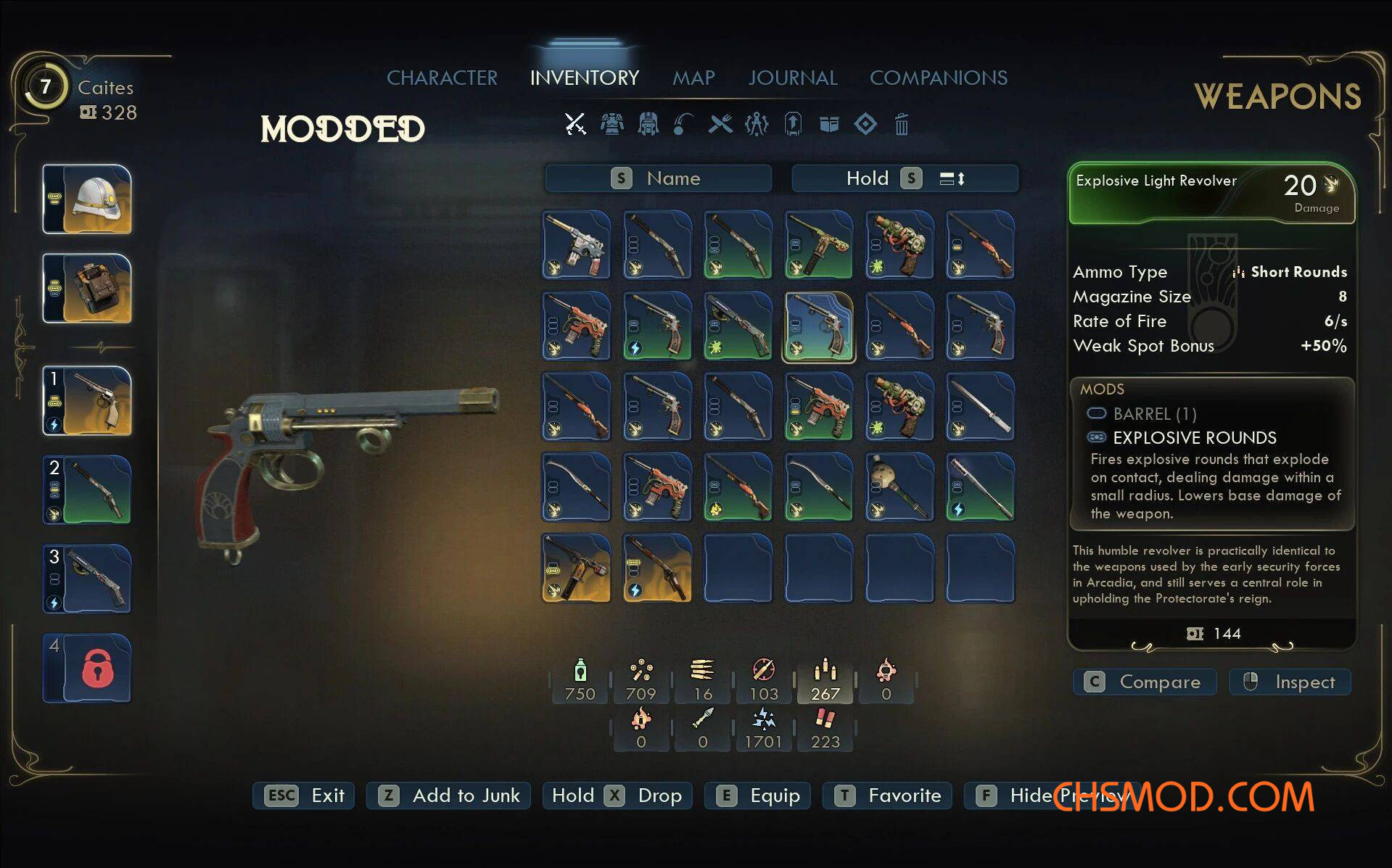The image size is (1392, 868).
Task: Go to the Journal tab
Action: [x=793, y=78]
